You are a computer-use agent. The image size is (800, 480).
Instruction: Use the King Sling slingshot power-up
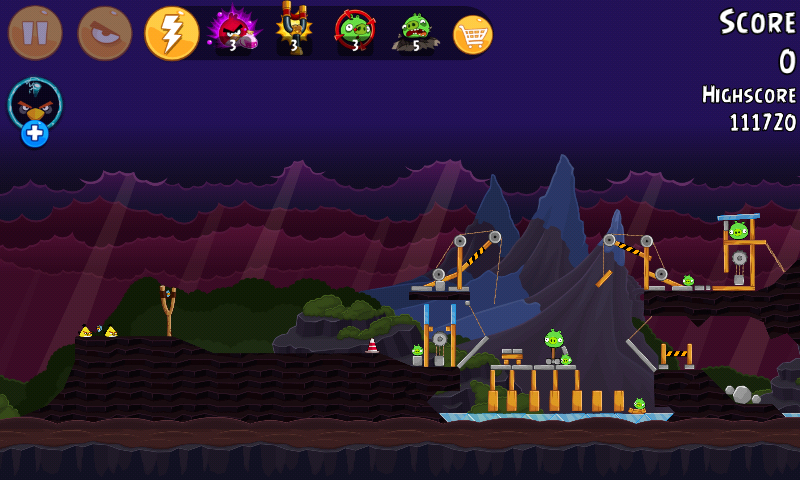294,30
